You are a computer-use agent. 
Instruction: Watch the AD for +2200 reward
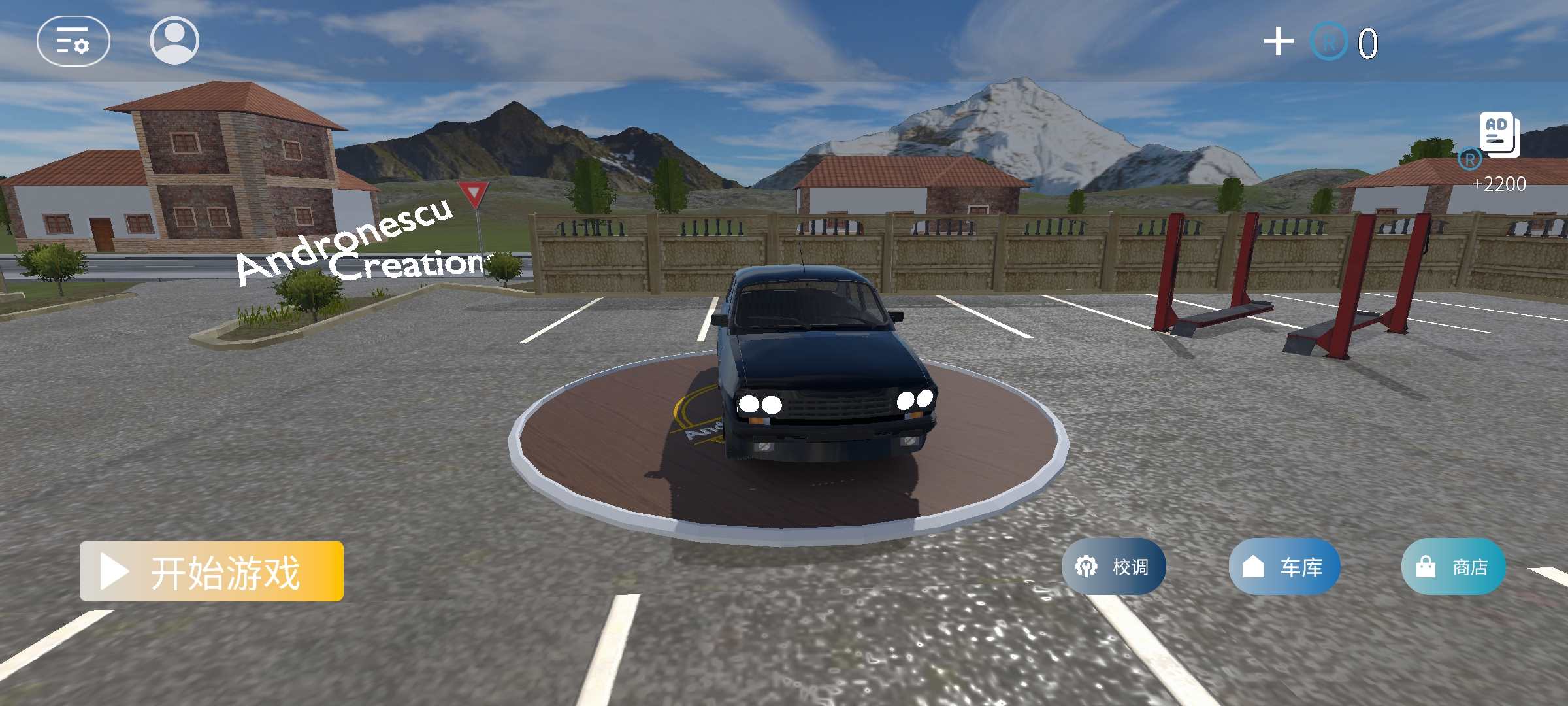point(1499,135)
